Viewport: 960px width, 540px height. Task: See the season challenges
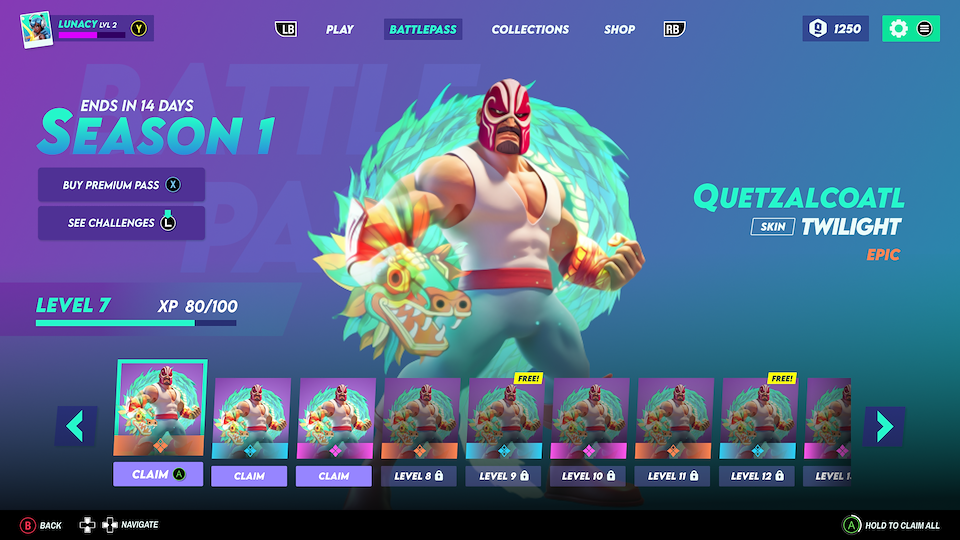click(121, 223)
